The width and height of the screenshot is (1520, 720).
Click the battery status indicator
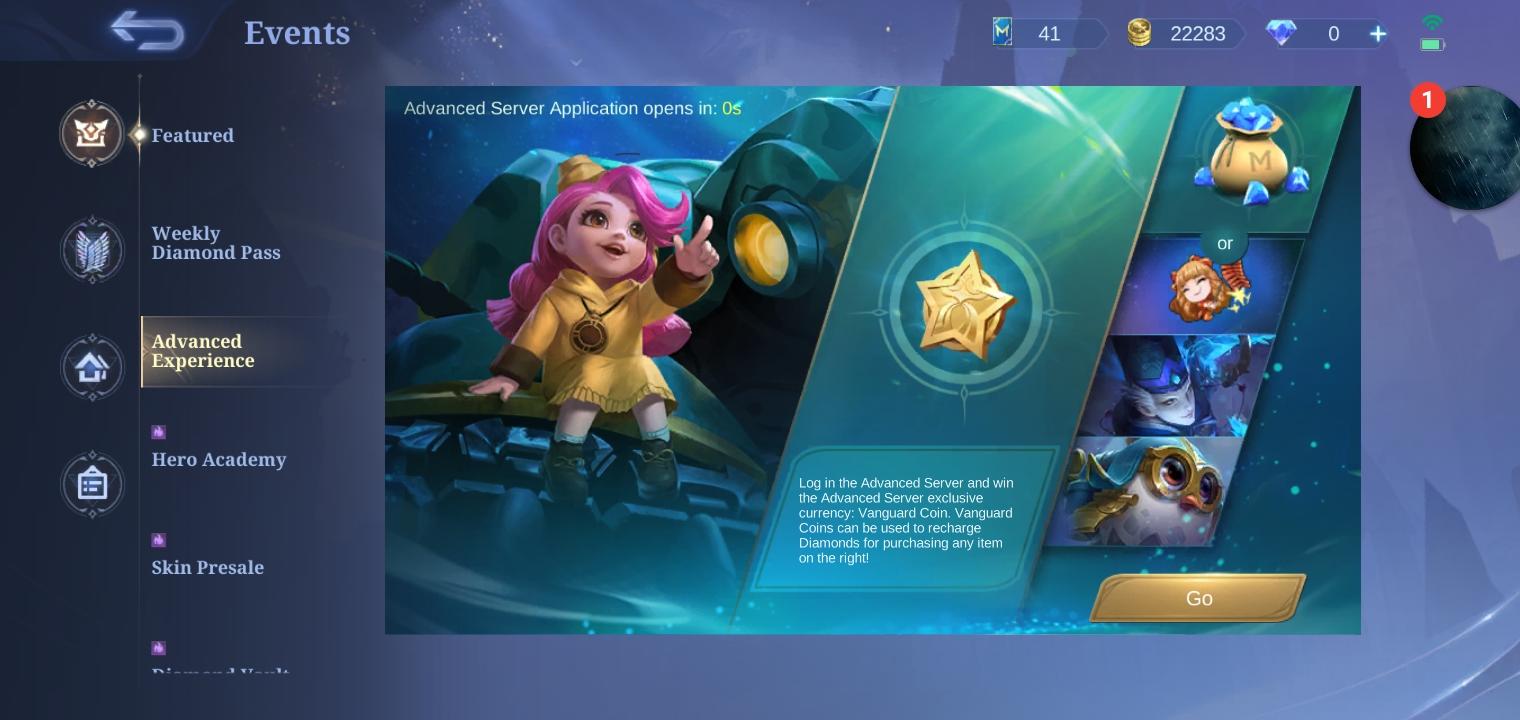[x=1431, y=44]
